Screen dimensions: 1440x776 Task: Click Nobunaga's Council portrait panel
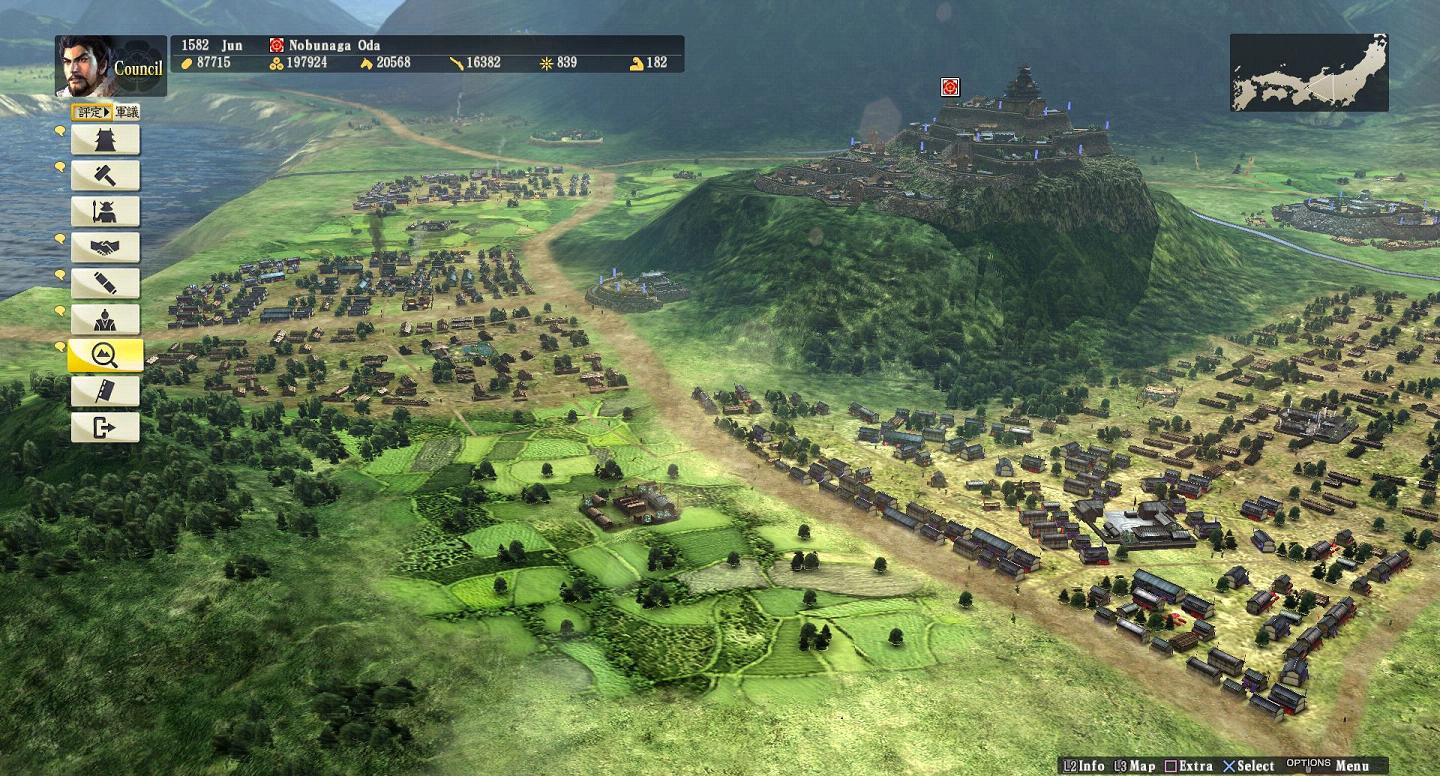110,66
